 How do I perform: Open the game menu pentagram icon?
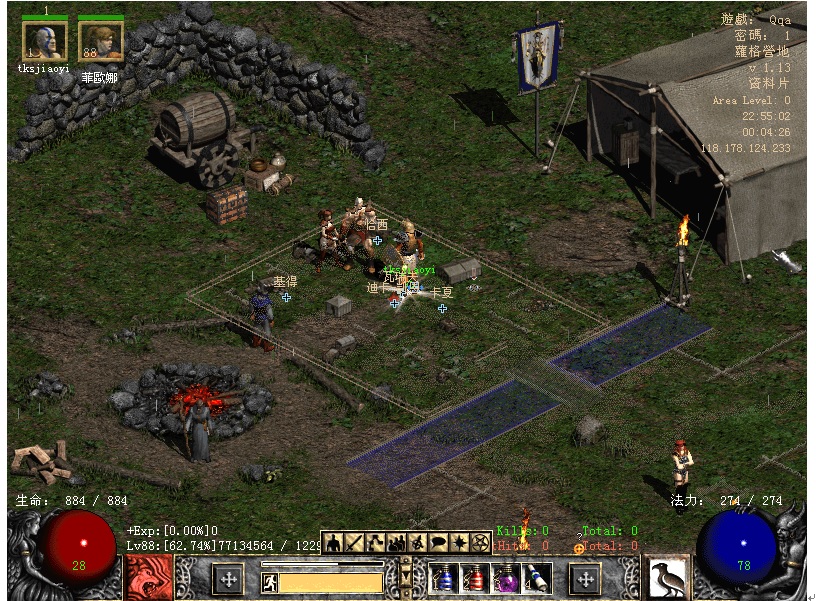[x=480, y=543]
